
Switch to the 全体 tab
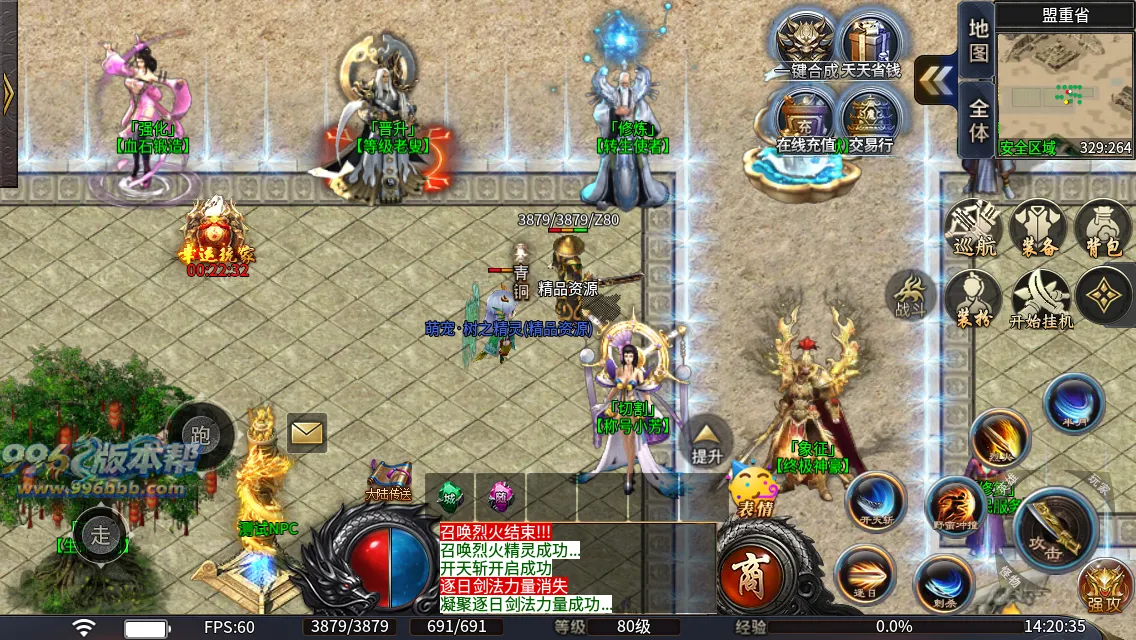coord(979,118)
